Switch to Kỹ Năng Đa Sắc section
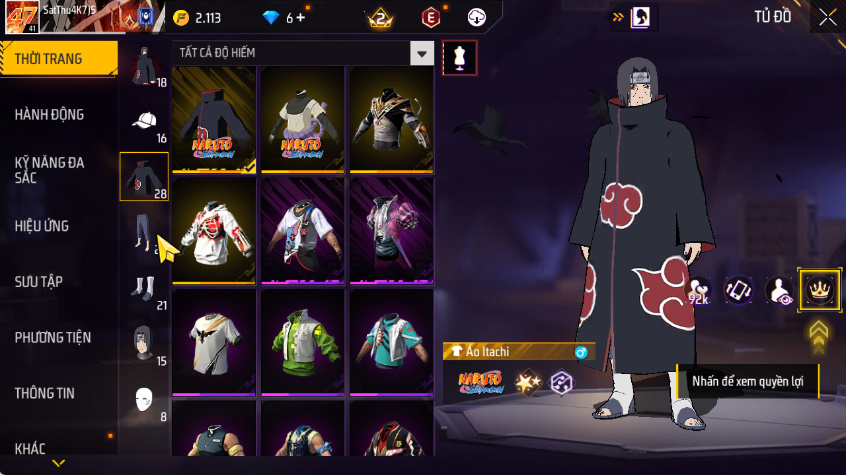Viewport: 846px width, 475px height. 48,168
